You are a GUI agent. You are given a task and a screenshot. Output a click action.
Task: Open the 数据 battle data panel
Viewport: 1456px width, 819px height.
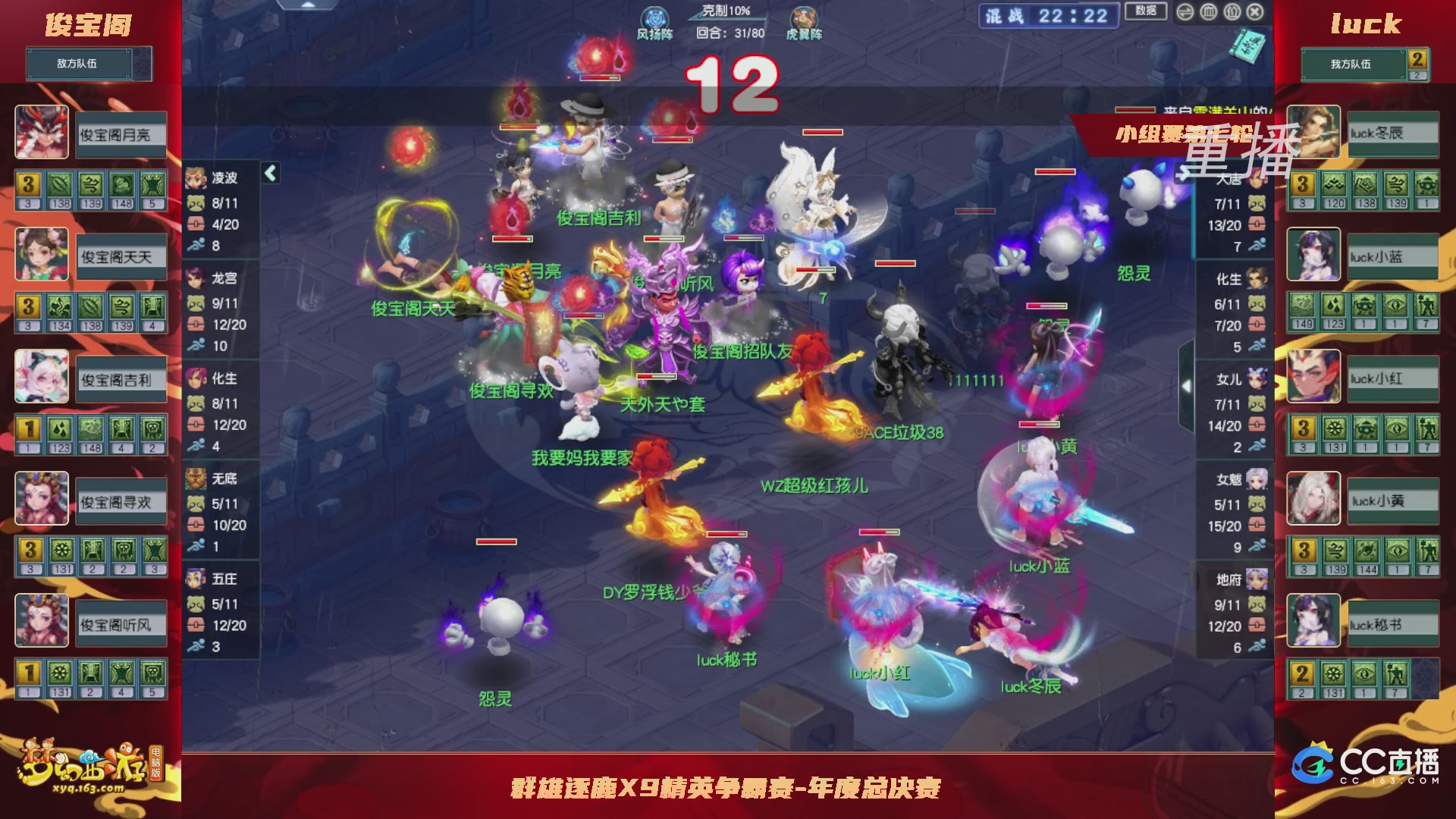[x=1146, y=11]
